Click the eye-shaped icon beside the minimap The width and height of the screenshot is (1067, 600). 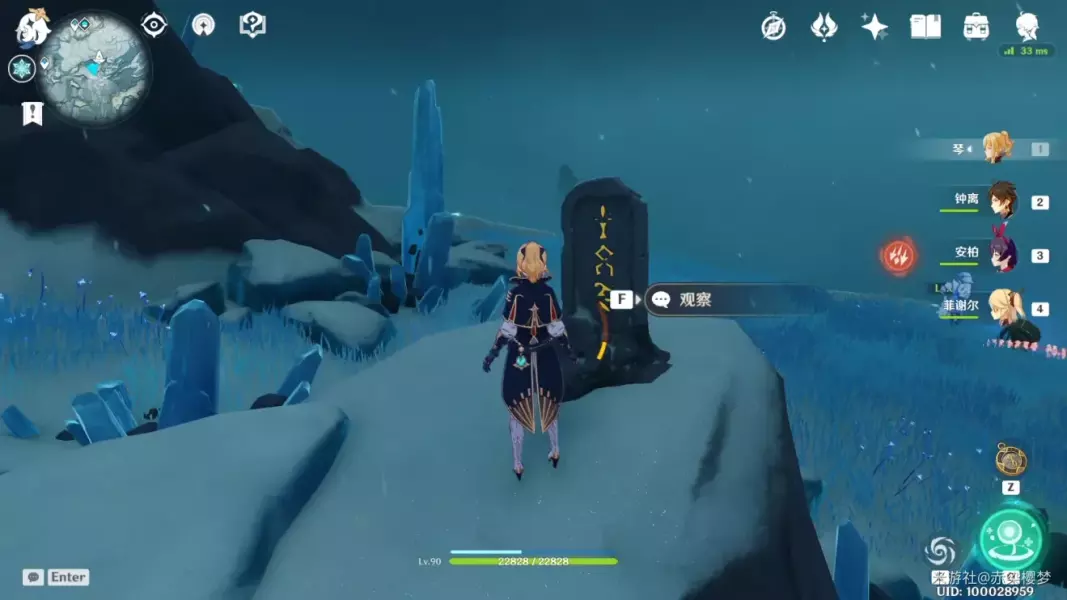(154, 25)
